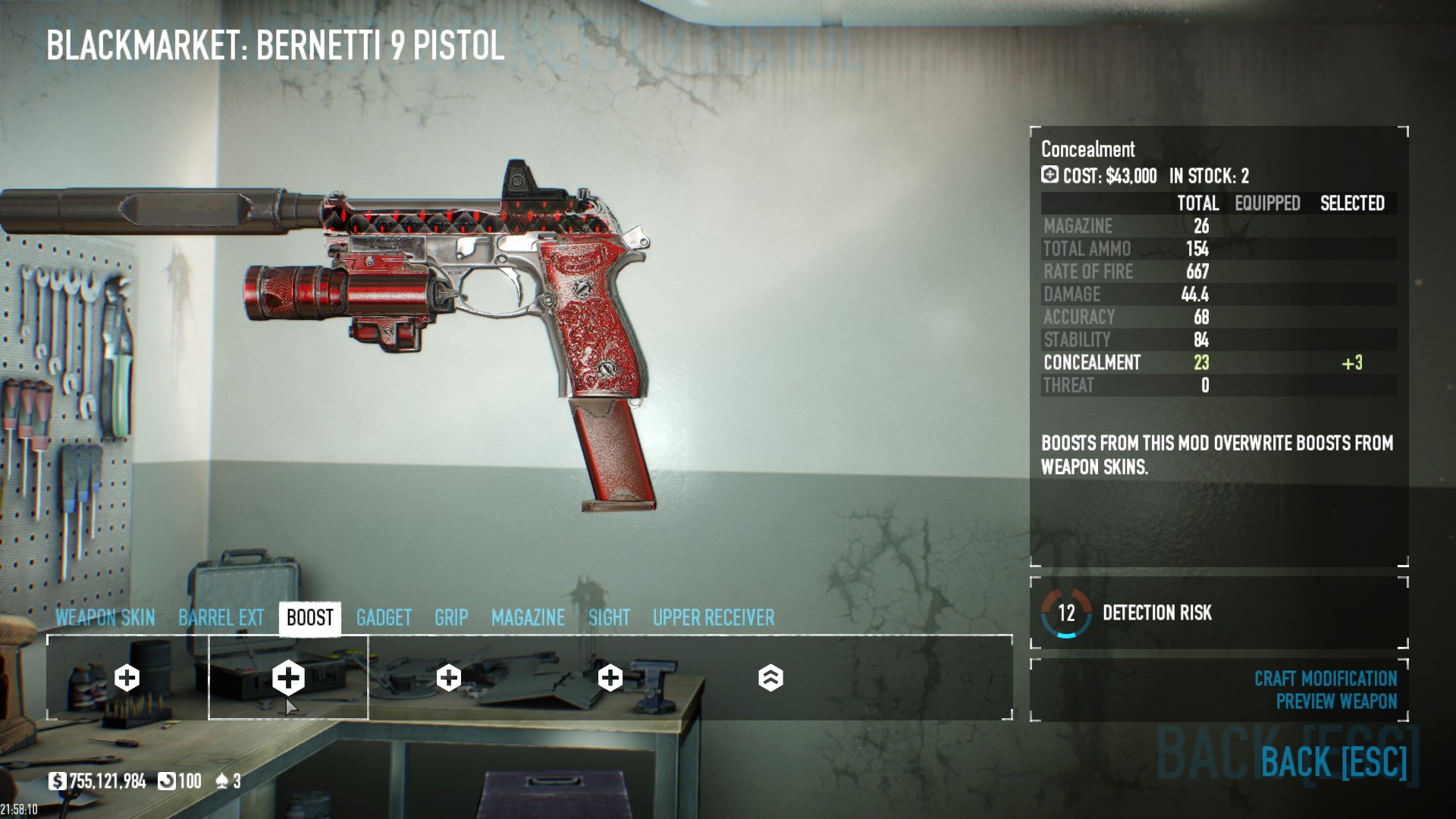Image resolution: width=1456 pixels, height=819 pixels.
Task: Select the Boost tab
Action: [309, 618]
